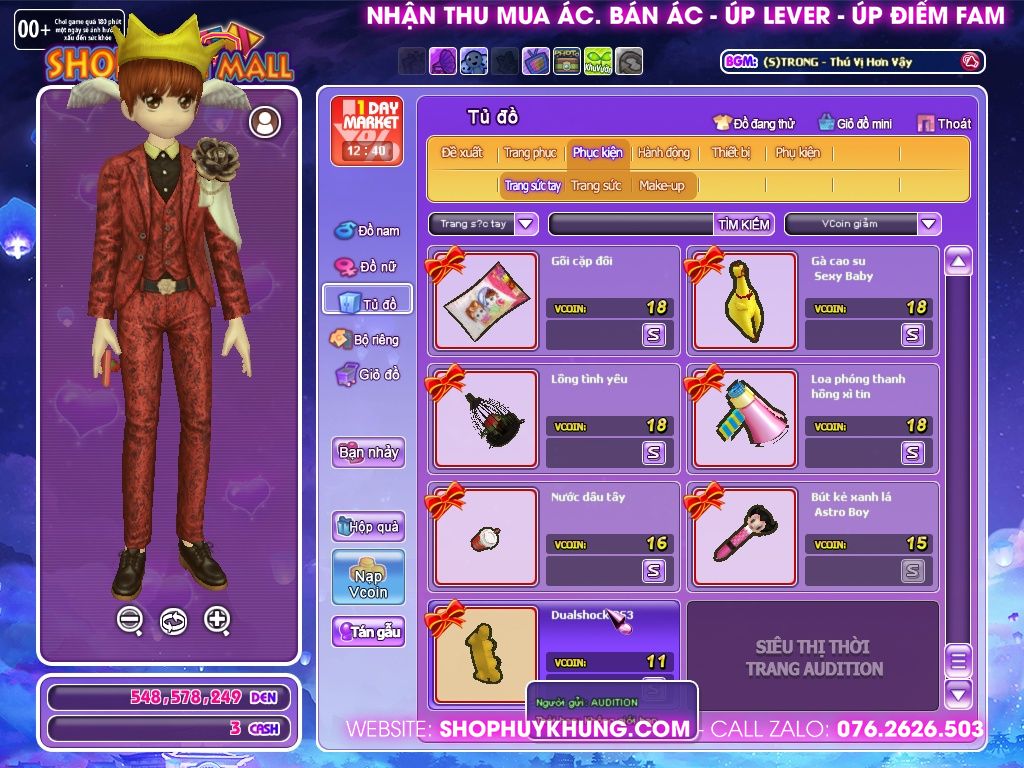Exit the shop with Thoát
Screen dimensions: 1024x768
[944, 124]
